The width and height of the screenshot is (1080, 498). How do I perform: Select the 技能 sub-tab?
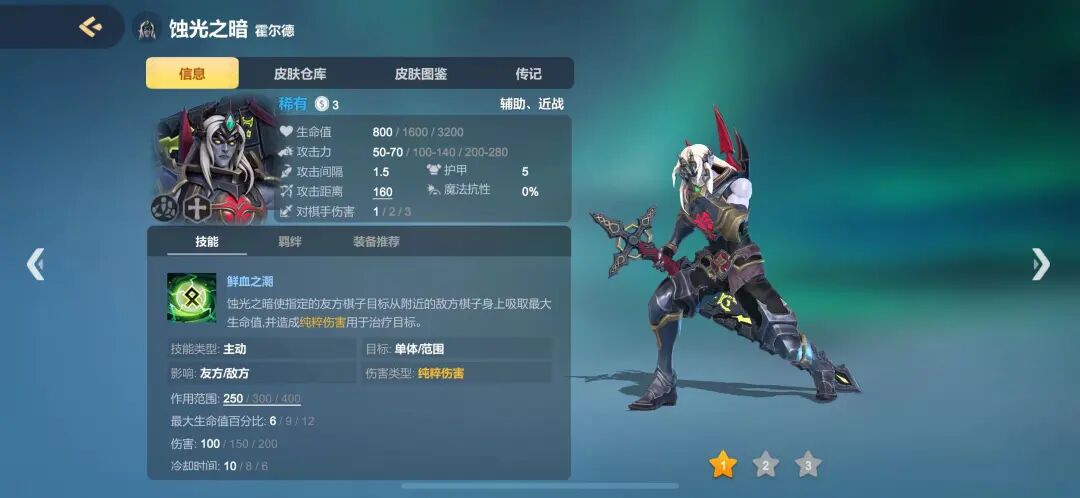tap(207, 241)
